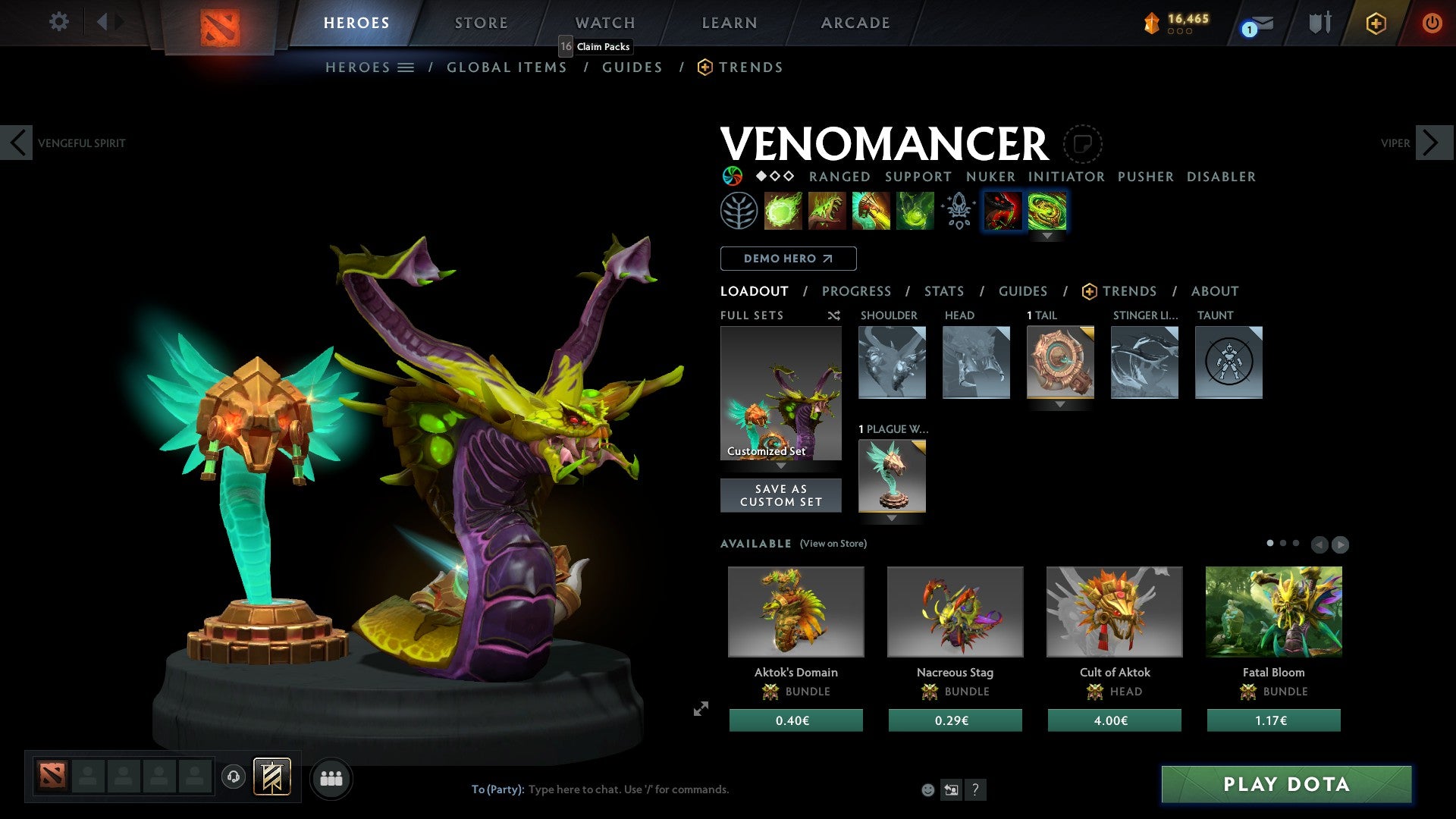Open the Watch section in top navigation

pyautogui.click(x=604, y=23)
